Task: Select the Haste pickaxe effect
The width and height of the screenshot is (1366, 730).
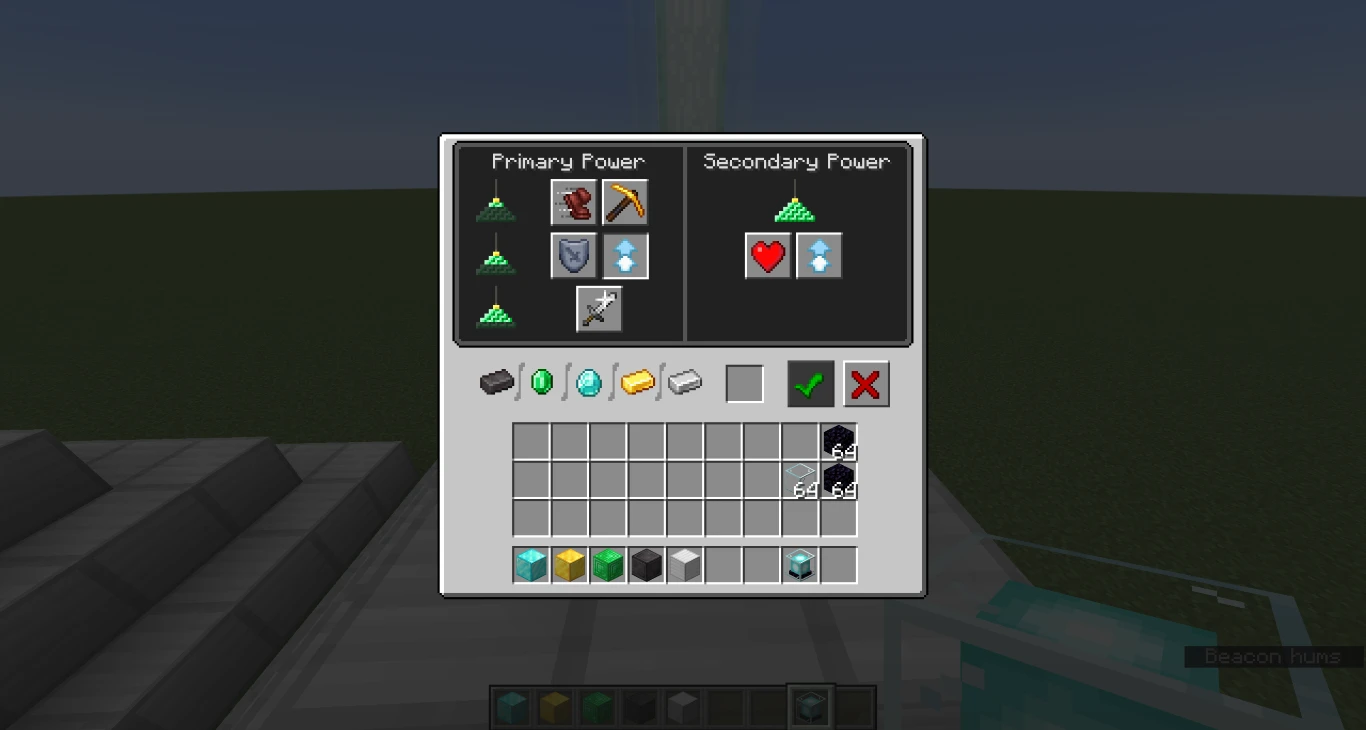Action: click(625, 202)
